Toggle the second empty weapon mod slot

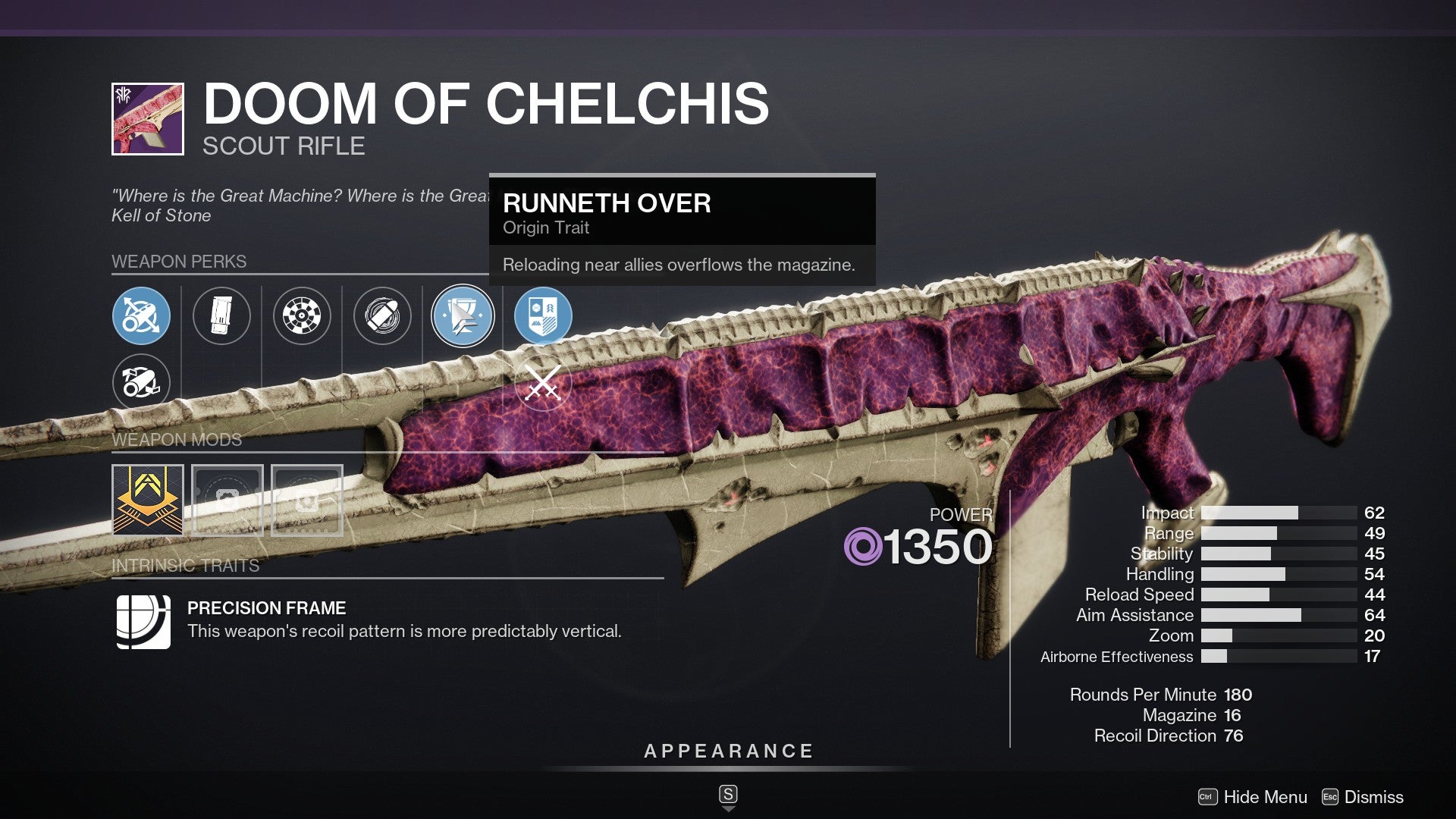226,499
